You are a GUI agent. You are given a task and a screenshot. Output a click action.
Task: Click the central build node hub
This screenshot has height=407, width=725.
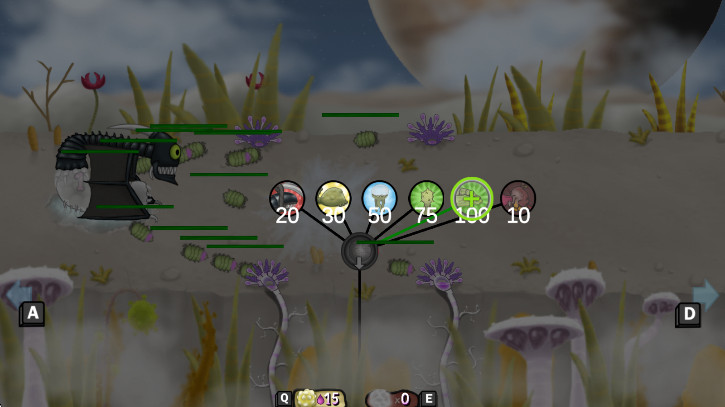click(359, 251)
